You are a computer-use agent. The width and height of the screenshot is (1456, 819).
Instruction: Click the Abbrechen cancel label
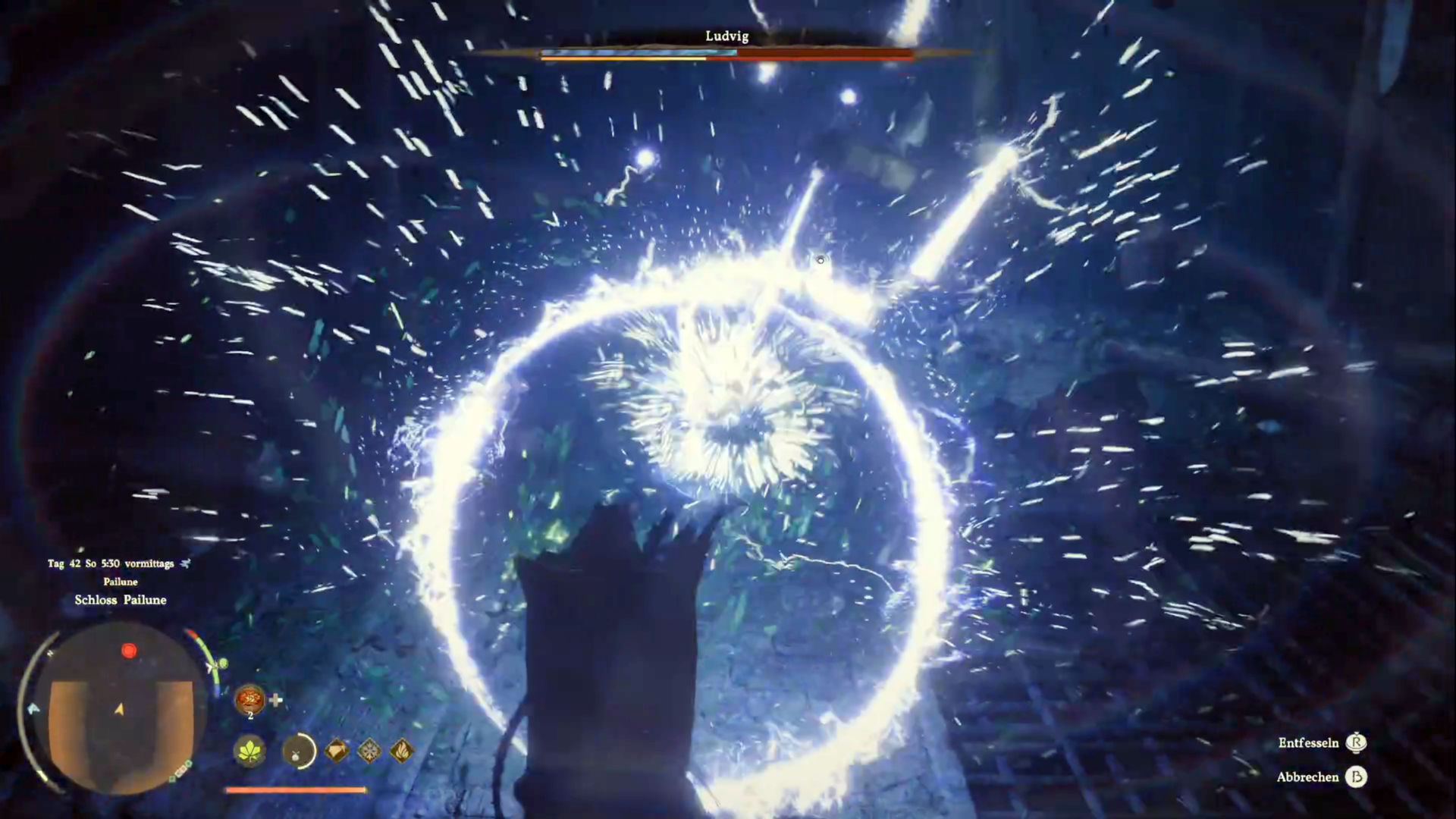[x=1307, y=777]
